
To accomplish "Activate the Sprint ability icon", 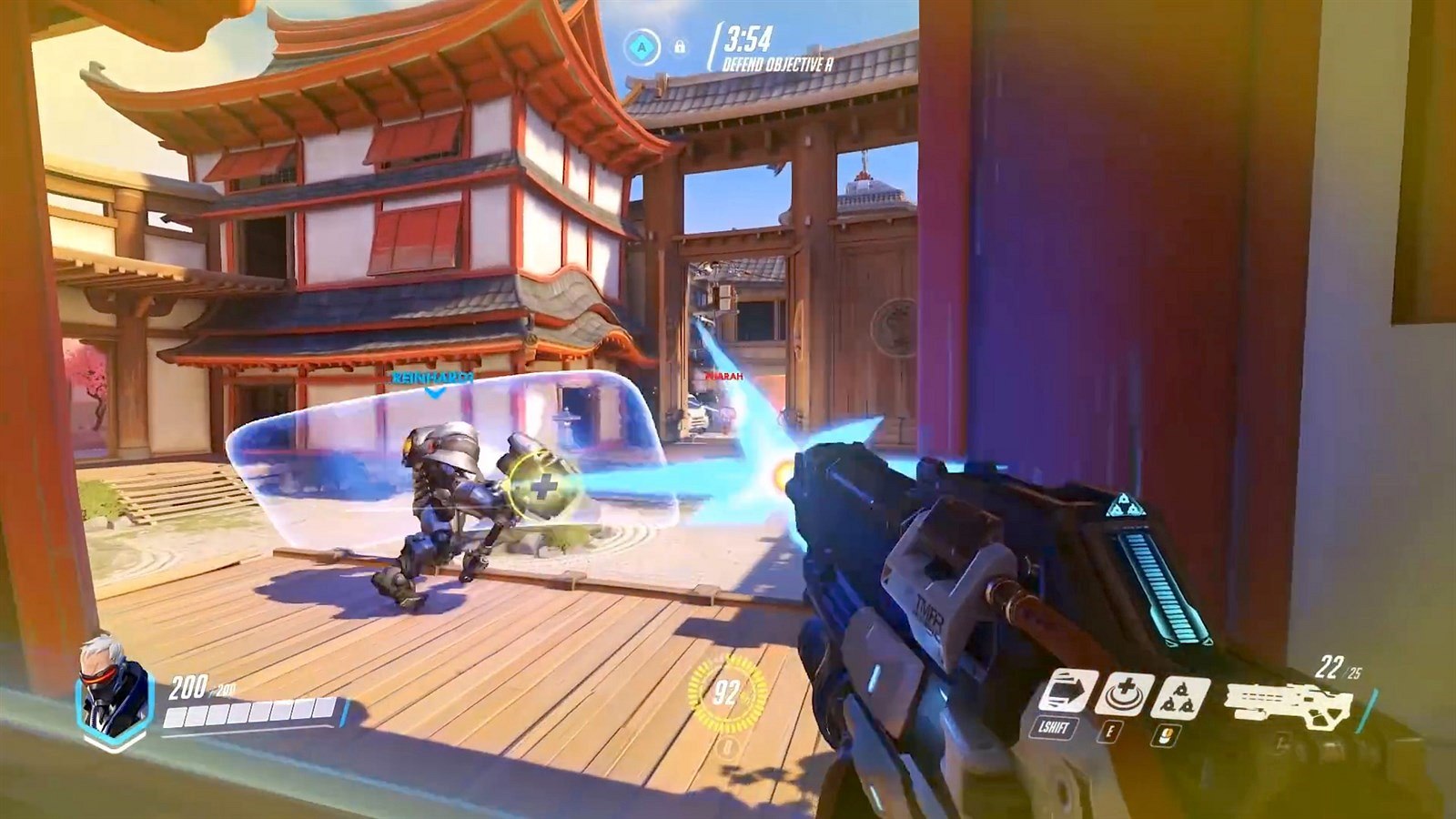I will pos(1069,692).
